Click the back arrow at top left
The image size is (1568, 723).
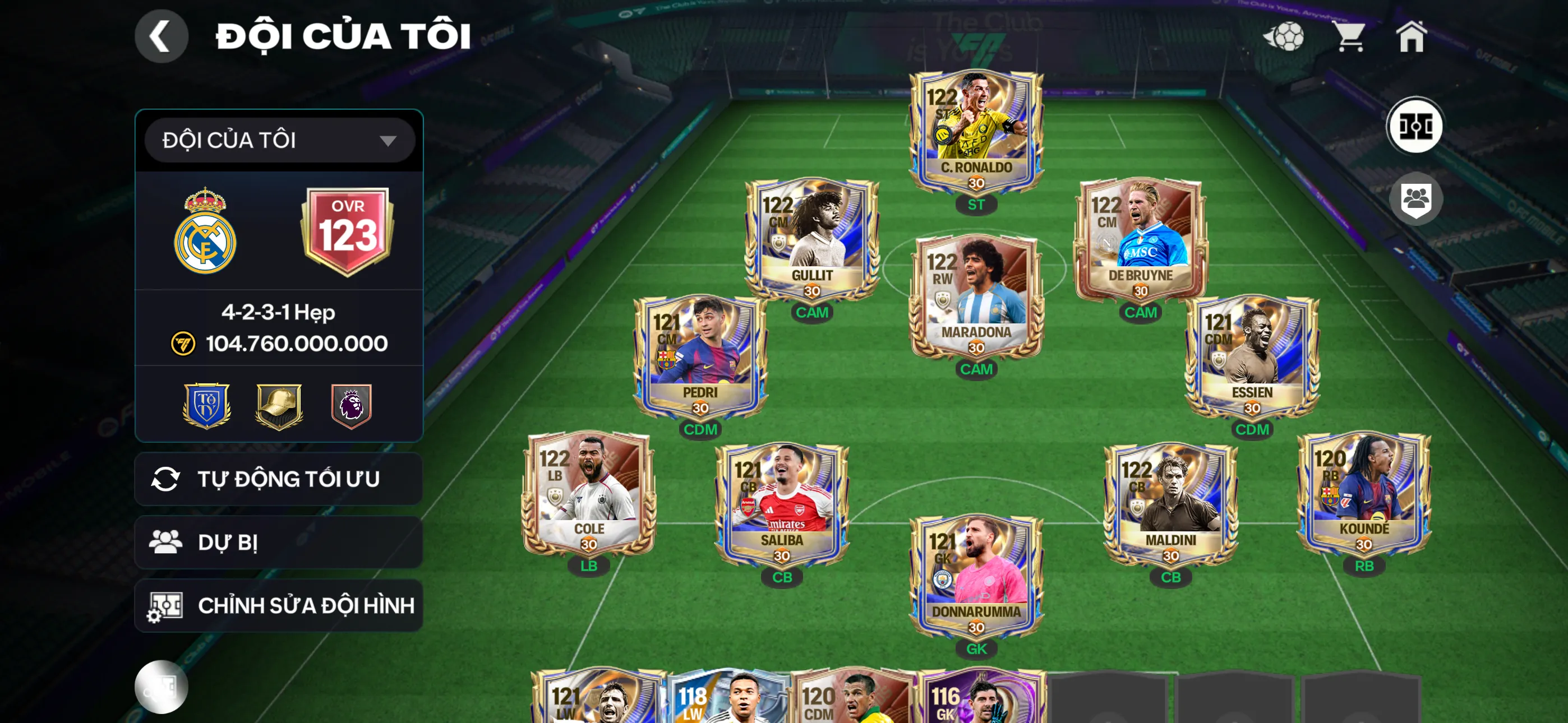(162, 36)
